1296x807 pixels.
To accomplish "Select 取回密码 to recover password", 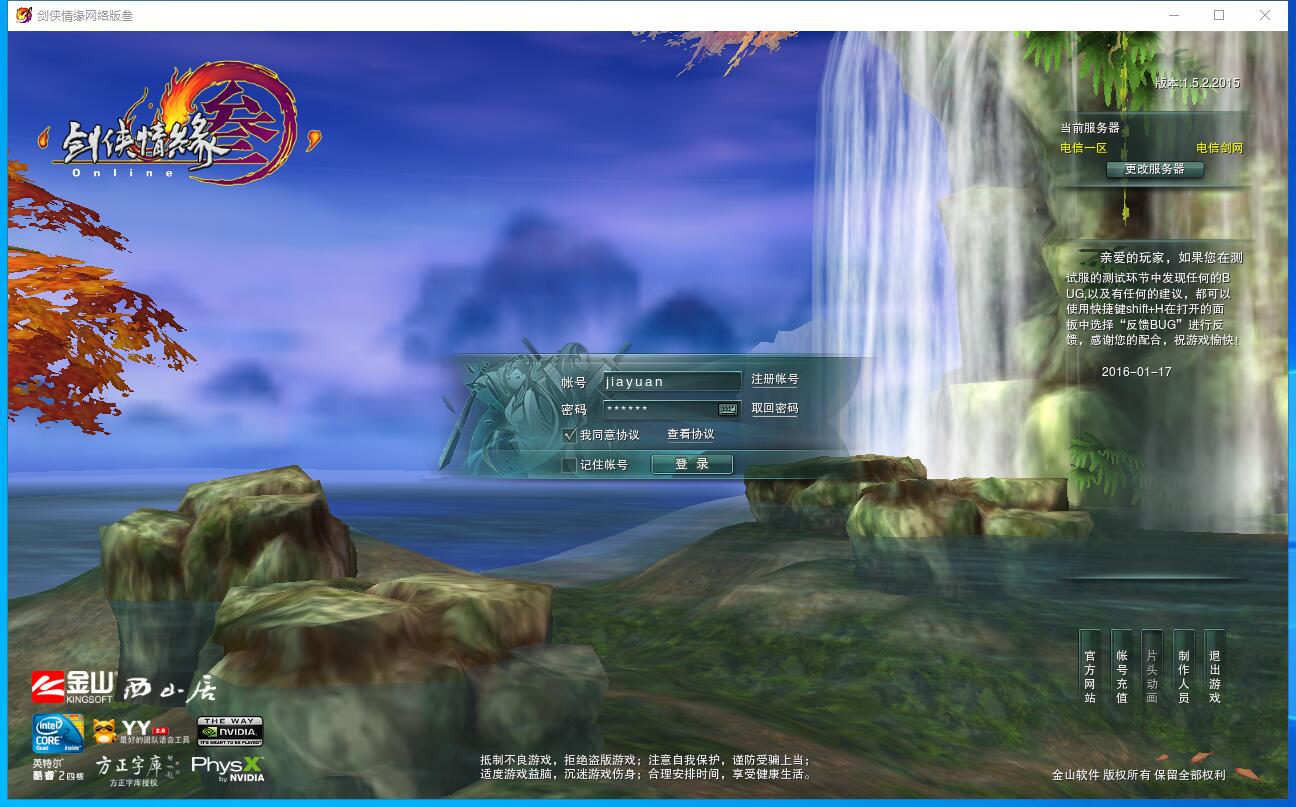I will tap(775, 409).
